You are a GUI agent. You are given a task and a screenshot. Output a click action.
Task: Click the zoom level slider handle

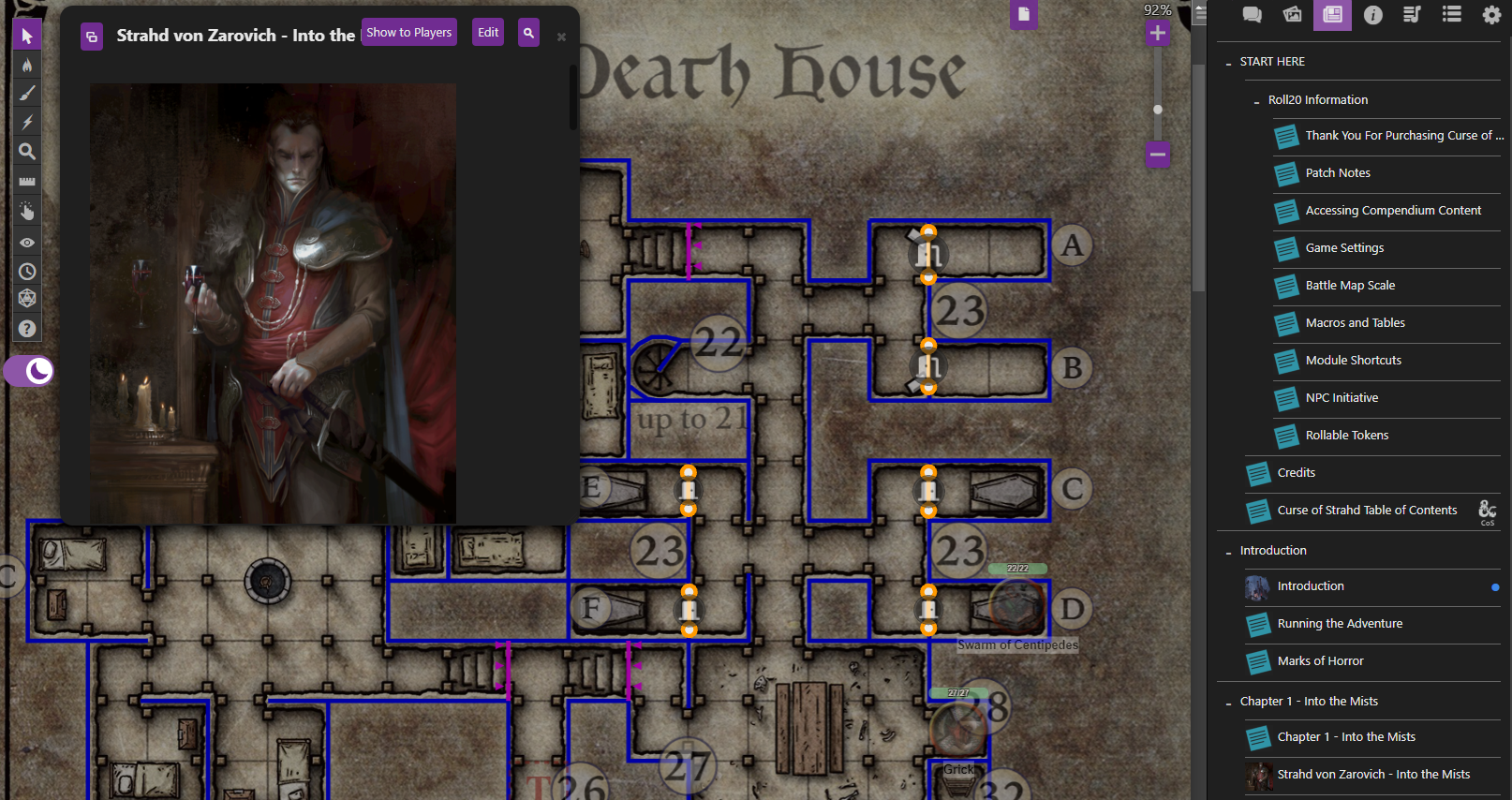[1158, 108]
